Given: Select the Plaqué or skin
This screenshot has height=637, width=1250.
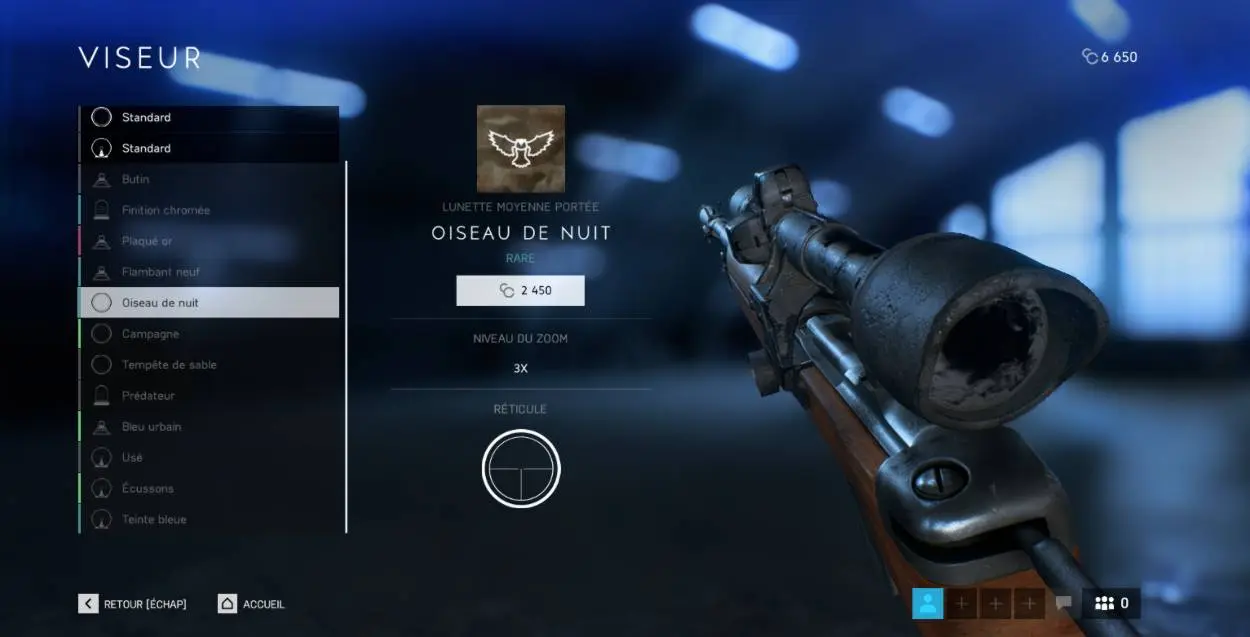Looking at the screenshot, I should click(208, 241).
